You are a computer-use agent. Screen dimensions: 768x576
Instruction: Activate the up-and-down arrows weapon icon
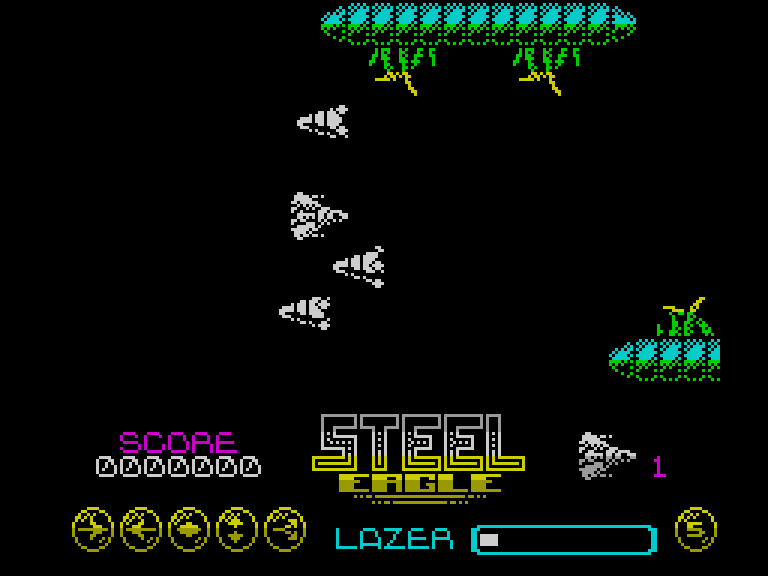click(237, 529)
